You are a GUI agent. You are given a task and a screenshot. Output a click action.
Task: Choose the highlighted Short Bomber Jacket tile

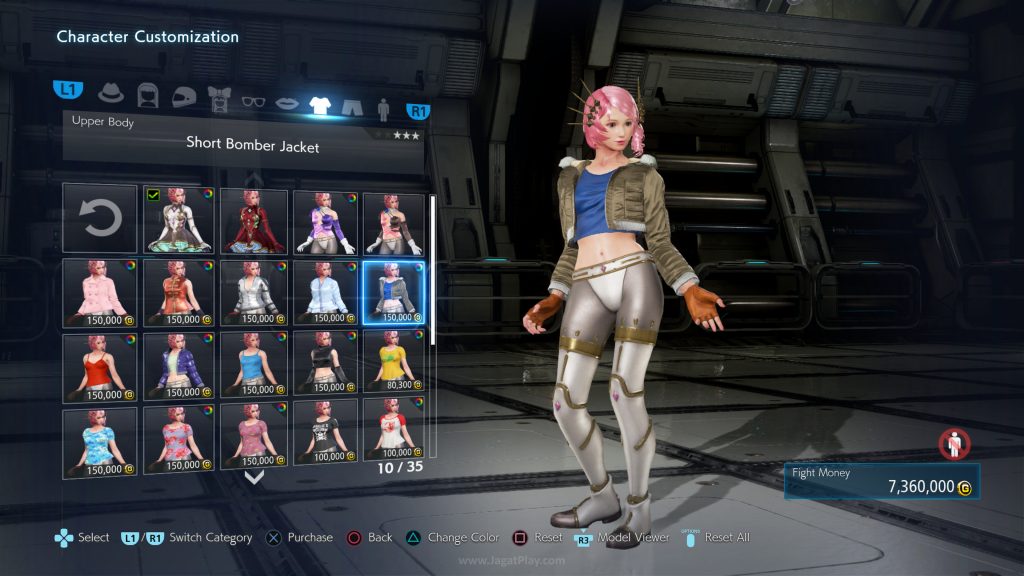tap(394, 292)
